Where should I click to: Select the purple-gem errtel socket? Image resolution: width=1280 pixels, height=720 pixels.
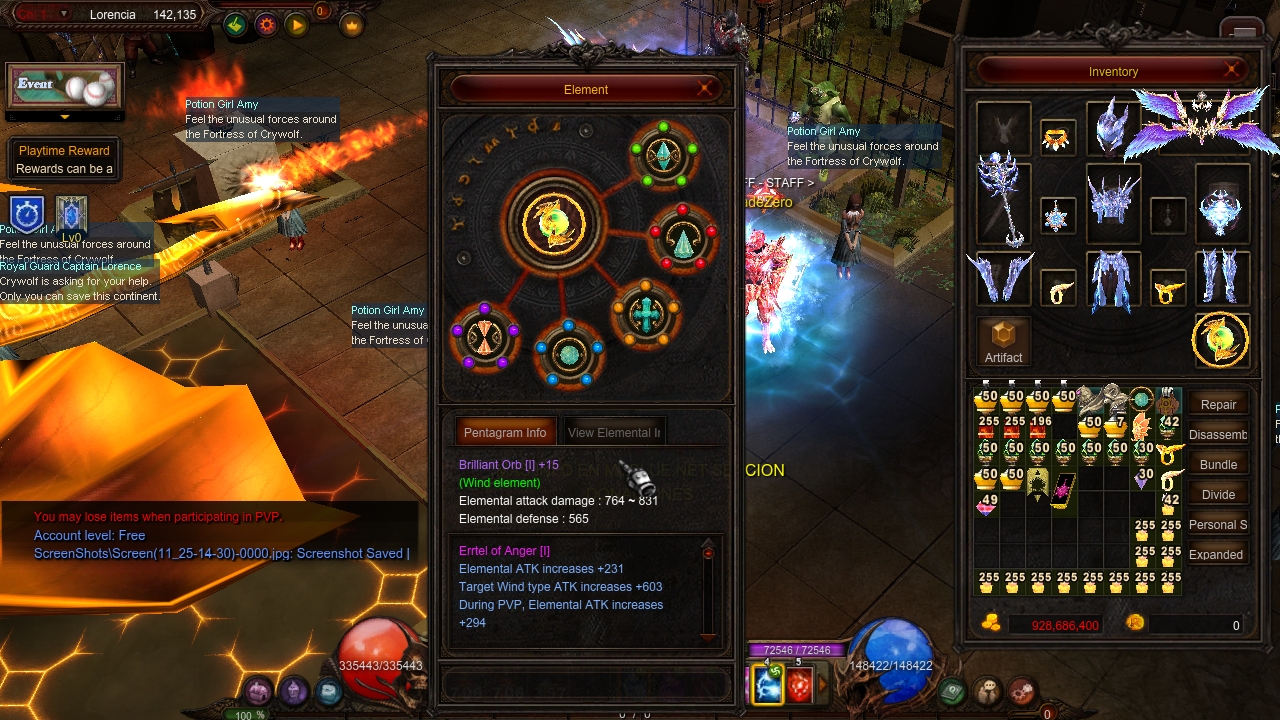(x=485, y=336)
